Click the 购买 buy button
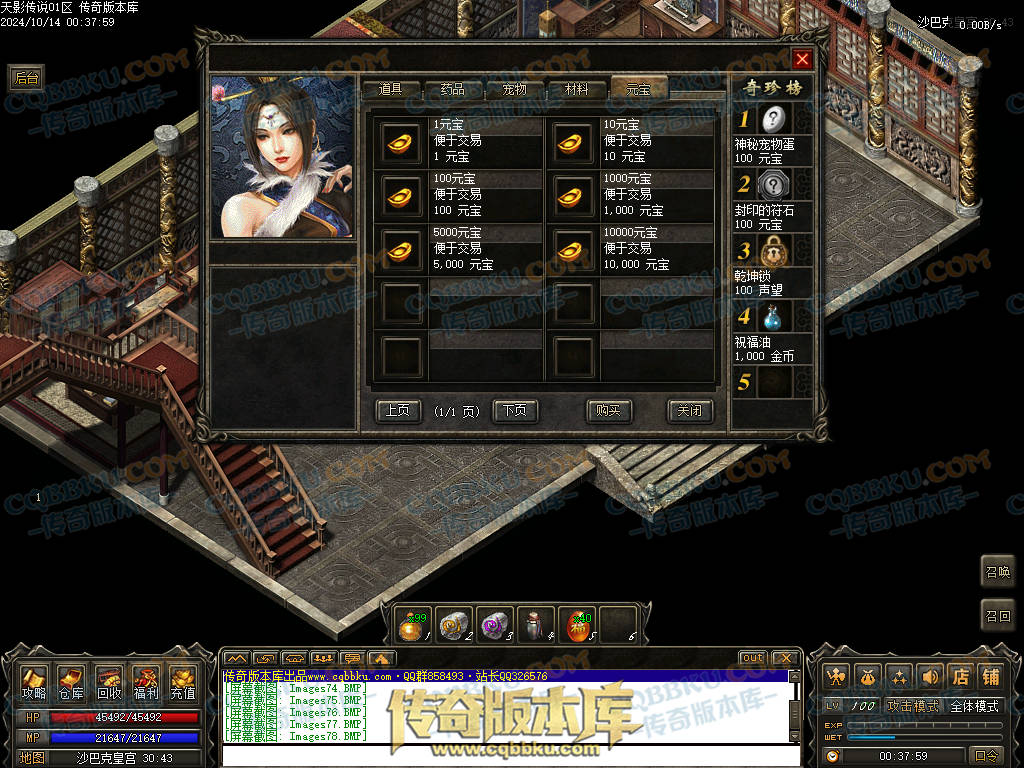The image size is (1024, 768). pos(608,410)
